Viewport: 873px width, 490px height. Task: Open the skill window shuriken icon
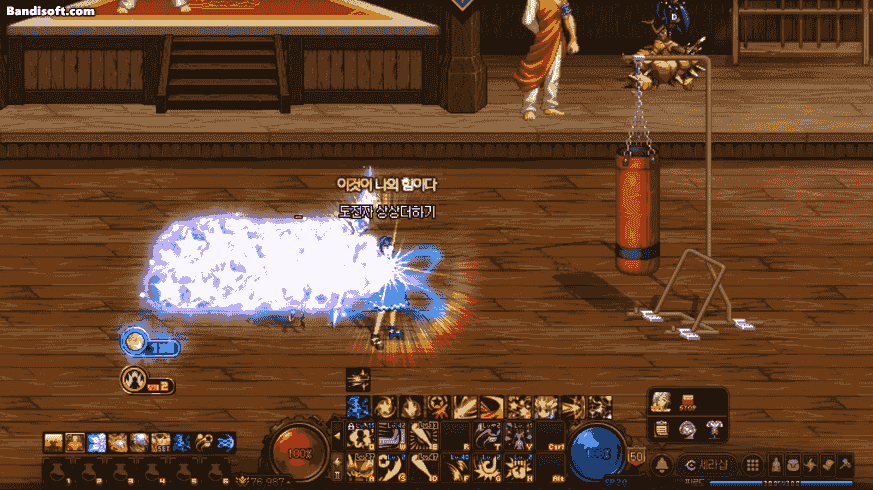pos(811,465)
